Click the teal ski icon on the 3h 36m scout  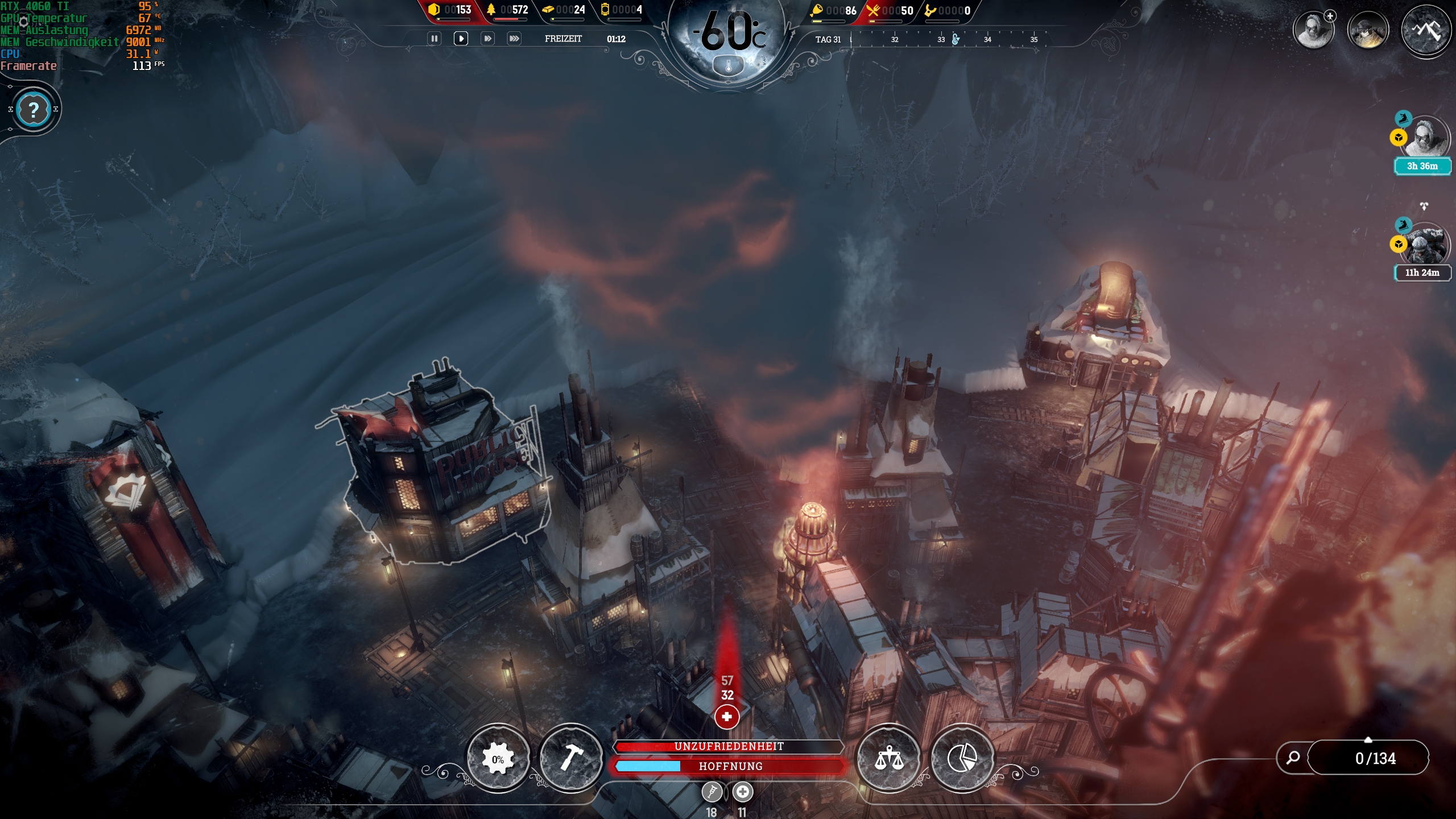coord(1403,119)
